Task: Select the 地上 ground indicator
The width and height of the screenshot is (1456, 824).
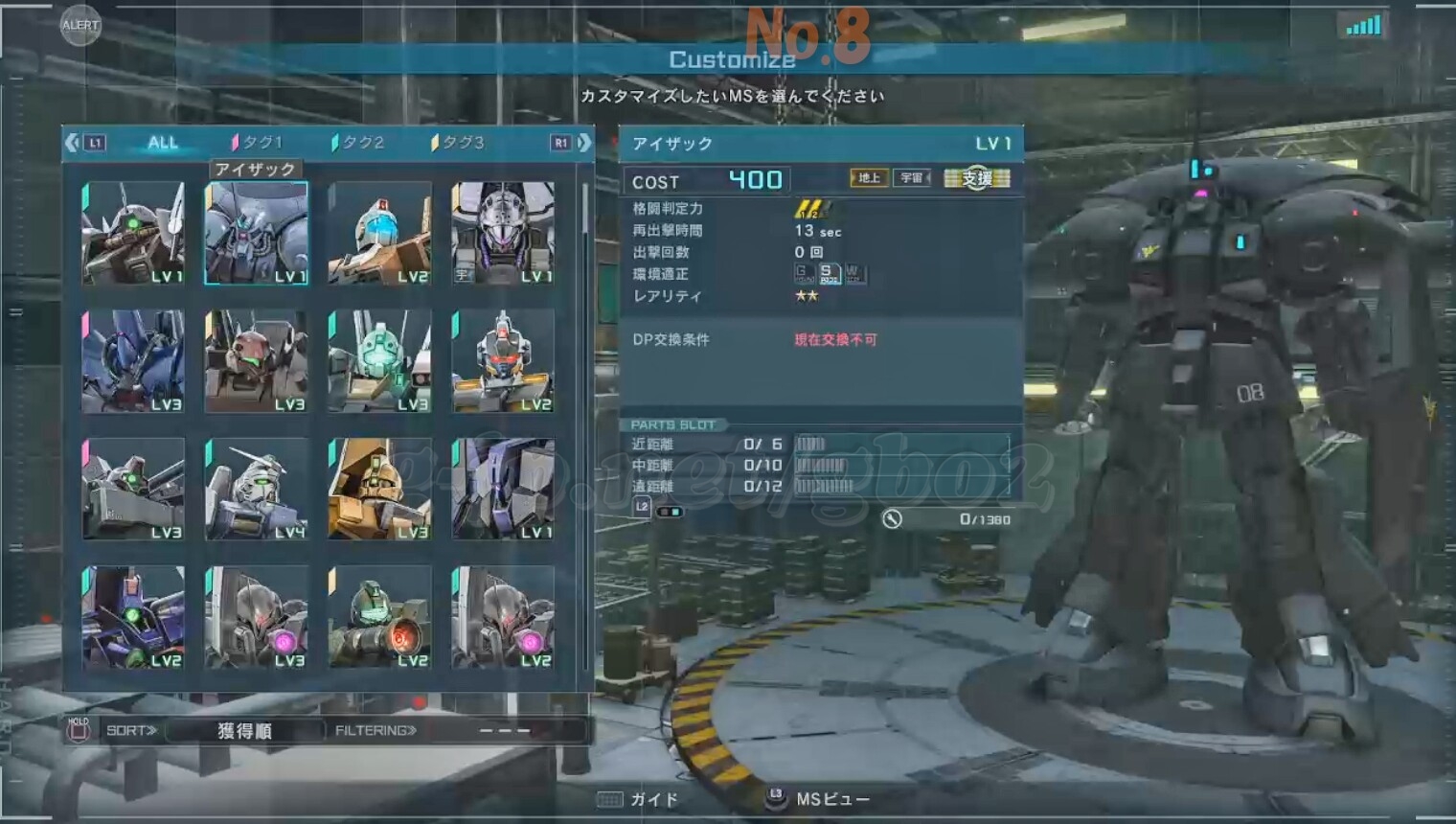Action: coord(868,178)
